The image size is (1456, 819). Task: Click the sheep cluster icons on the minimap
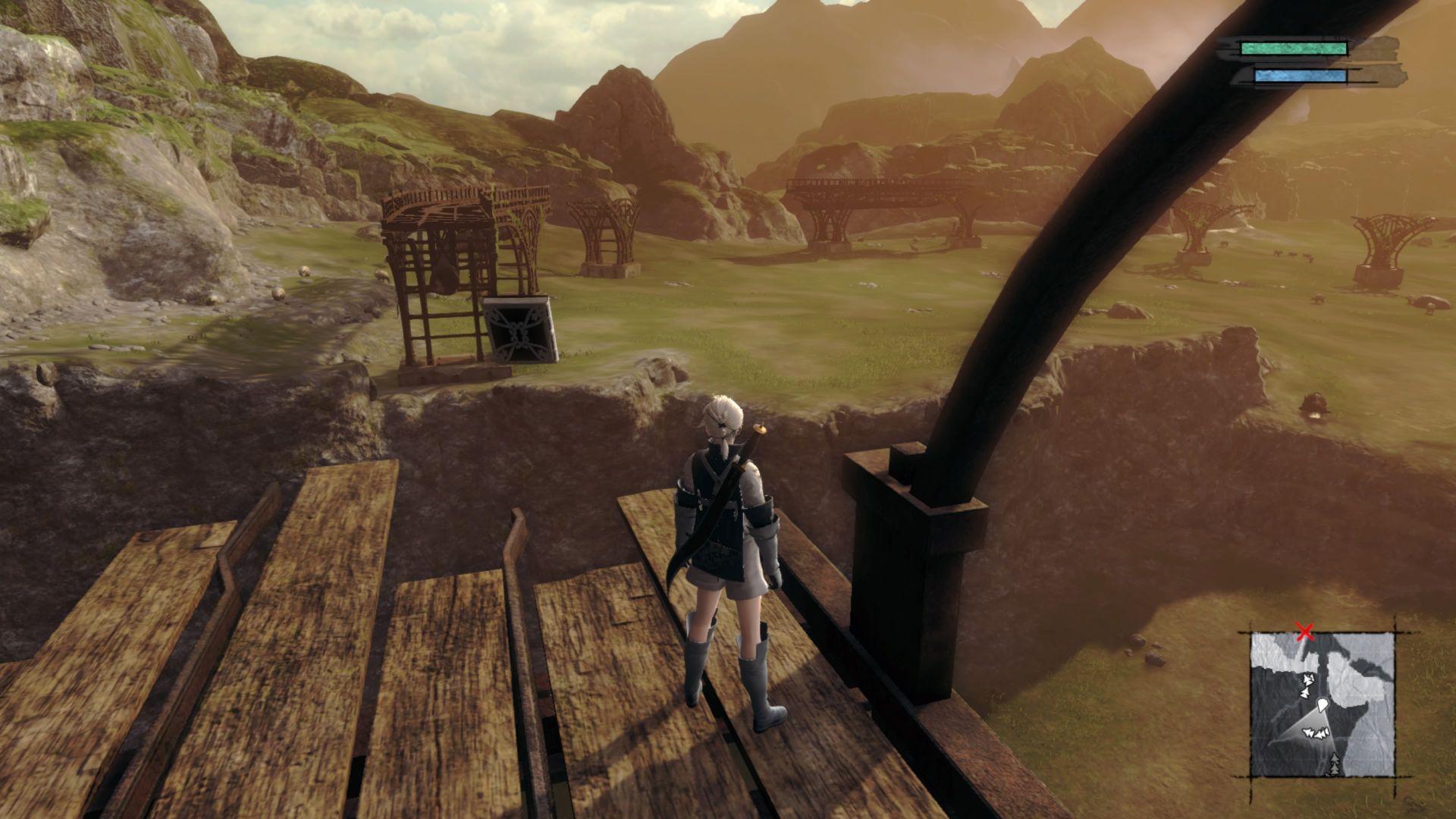pyautogui.click(x=1317, y=733)
